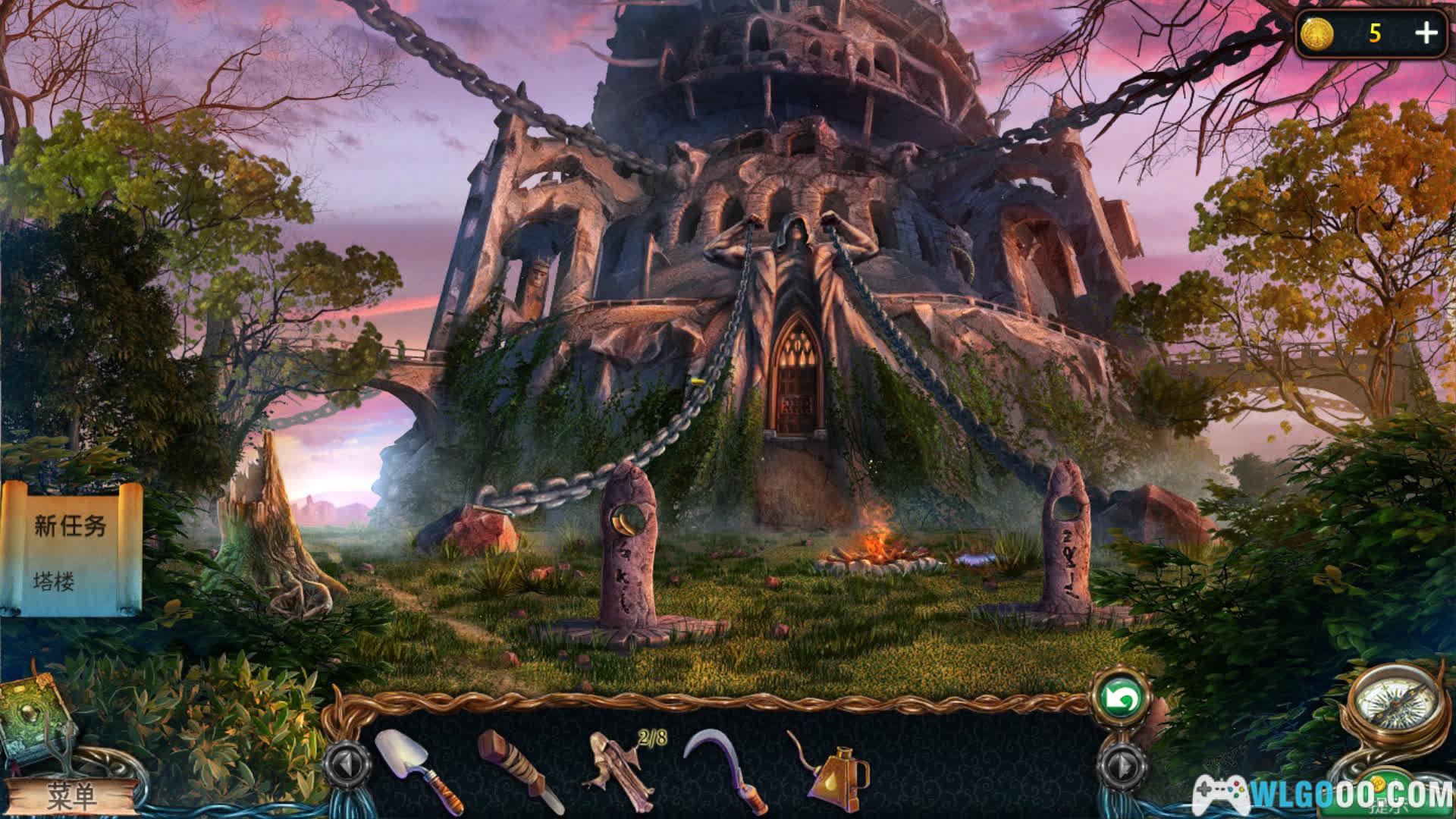The height and width of the screenshot is (819, 1456).
Task: Choose the yellow oil can item
Action: pos(830,770)
